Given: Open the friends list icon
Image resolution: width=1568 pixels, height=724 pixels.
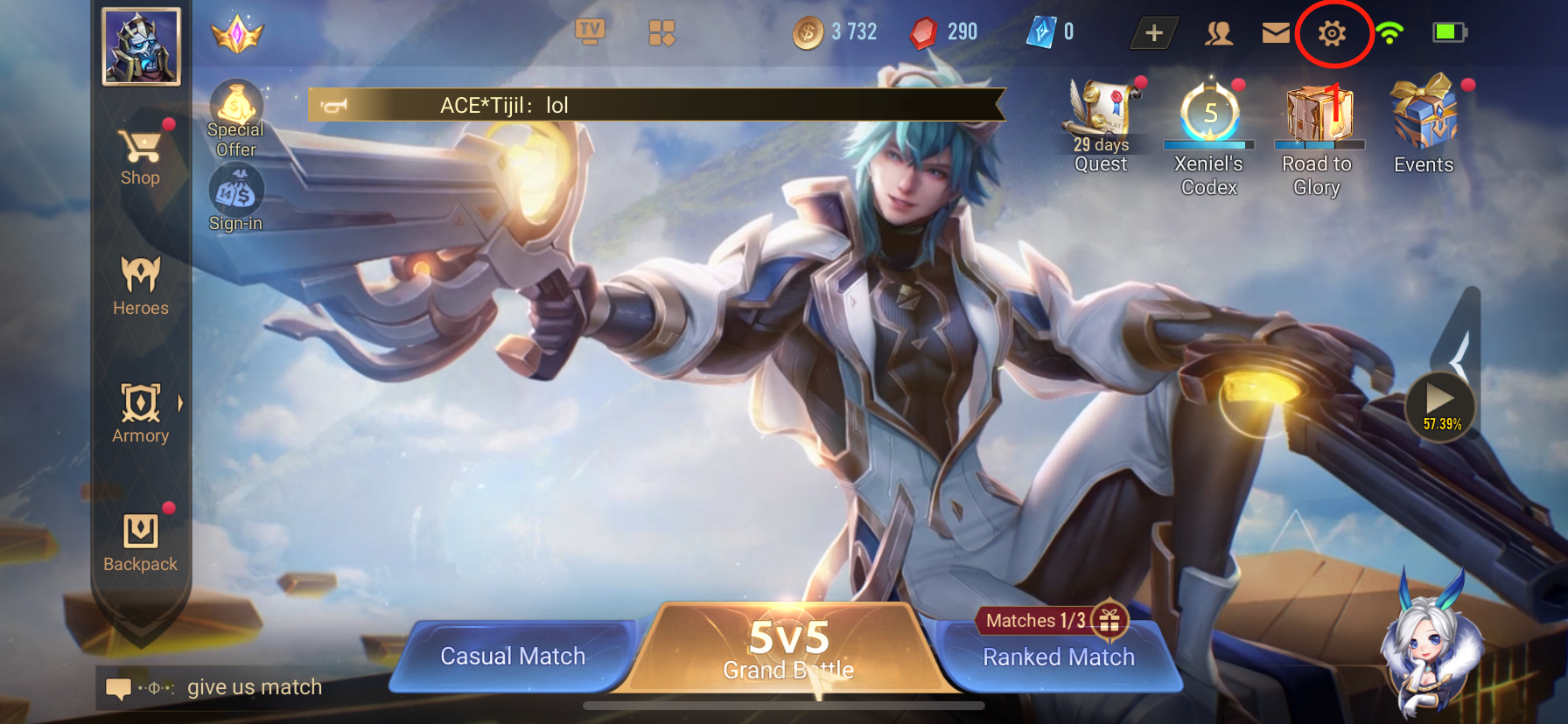Looking at the screenshot, I should pos(1219,33).
